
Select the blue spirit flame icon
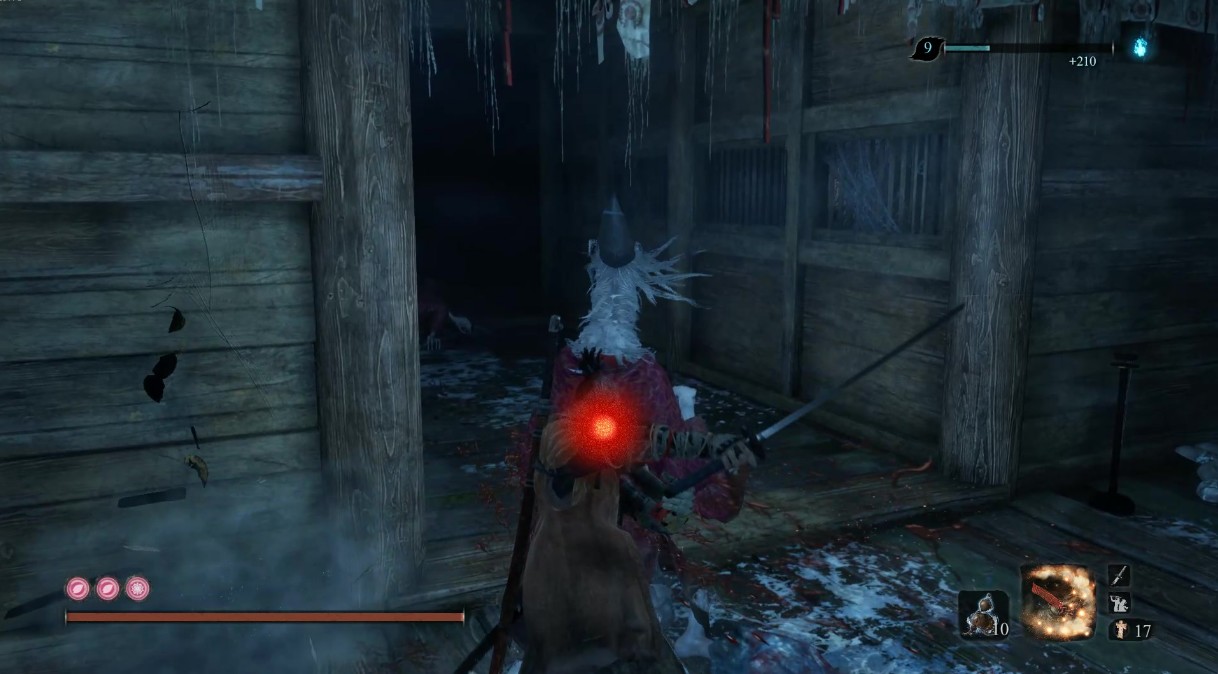click(x=1137, y=46)
